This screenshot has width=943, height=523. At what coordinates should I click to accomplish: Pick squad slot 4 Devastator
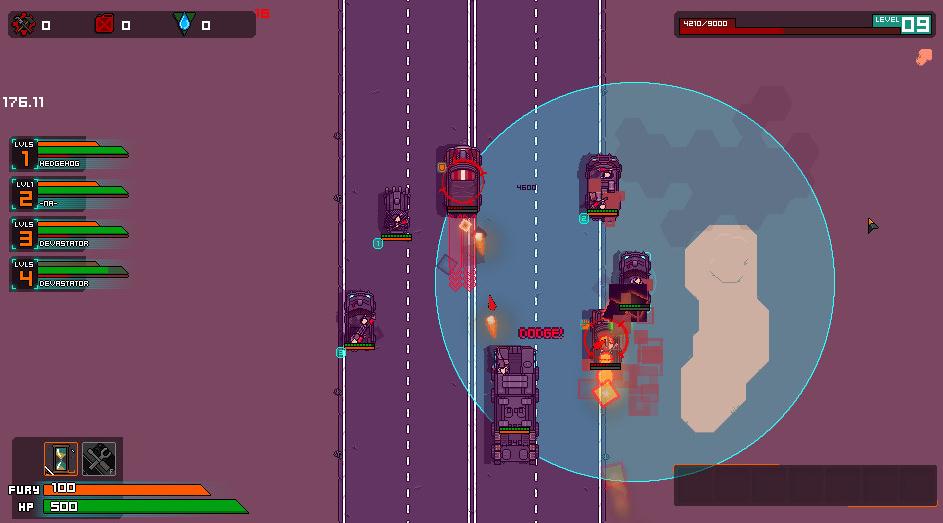tap(69, 275)
